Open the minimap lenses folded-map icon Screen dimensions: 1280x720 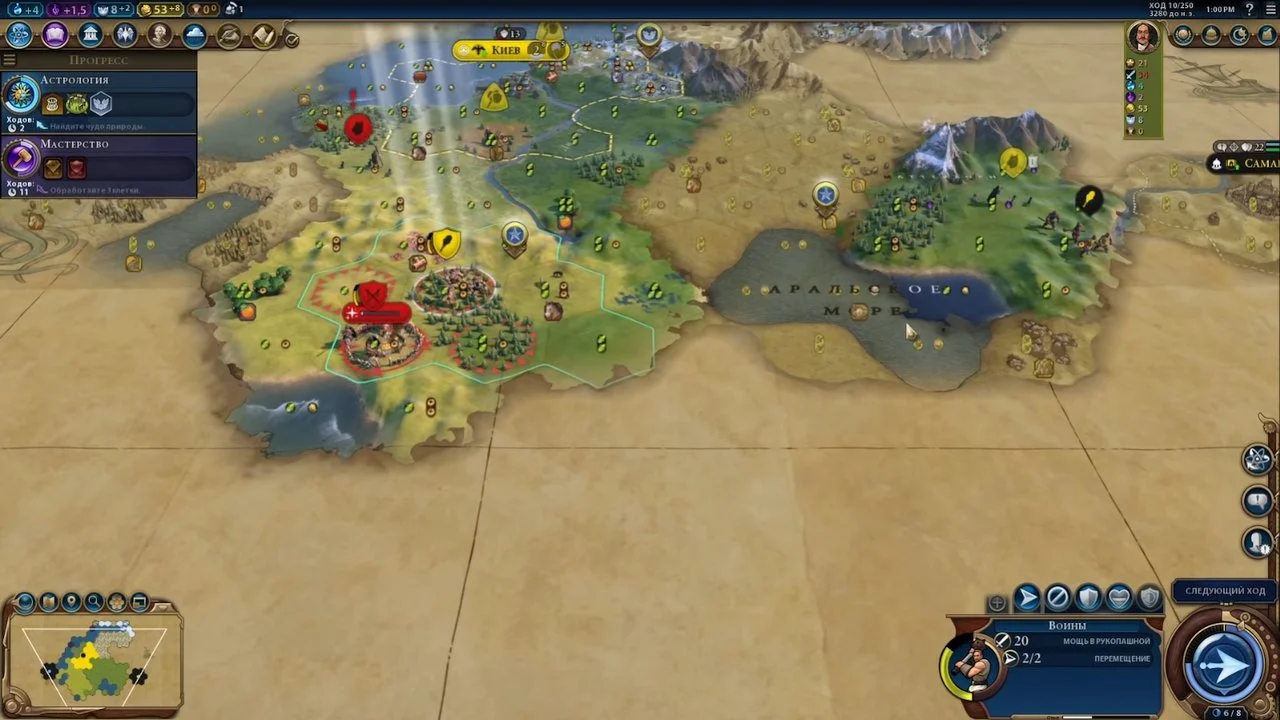48,602
